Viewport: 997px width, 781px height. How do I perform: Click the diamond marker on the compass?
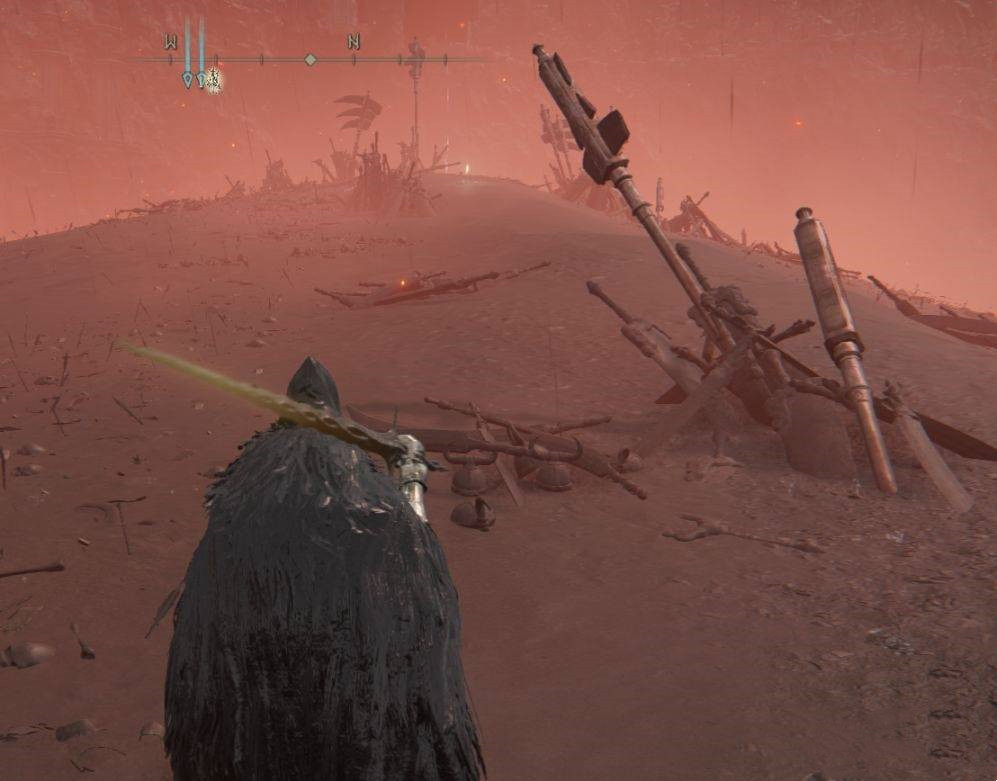(310, 60)
